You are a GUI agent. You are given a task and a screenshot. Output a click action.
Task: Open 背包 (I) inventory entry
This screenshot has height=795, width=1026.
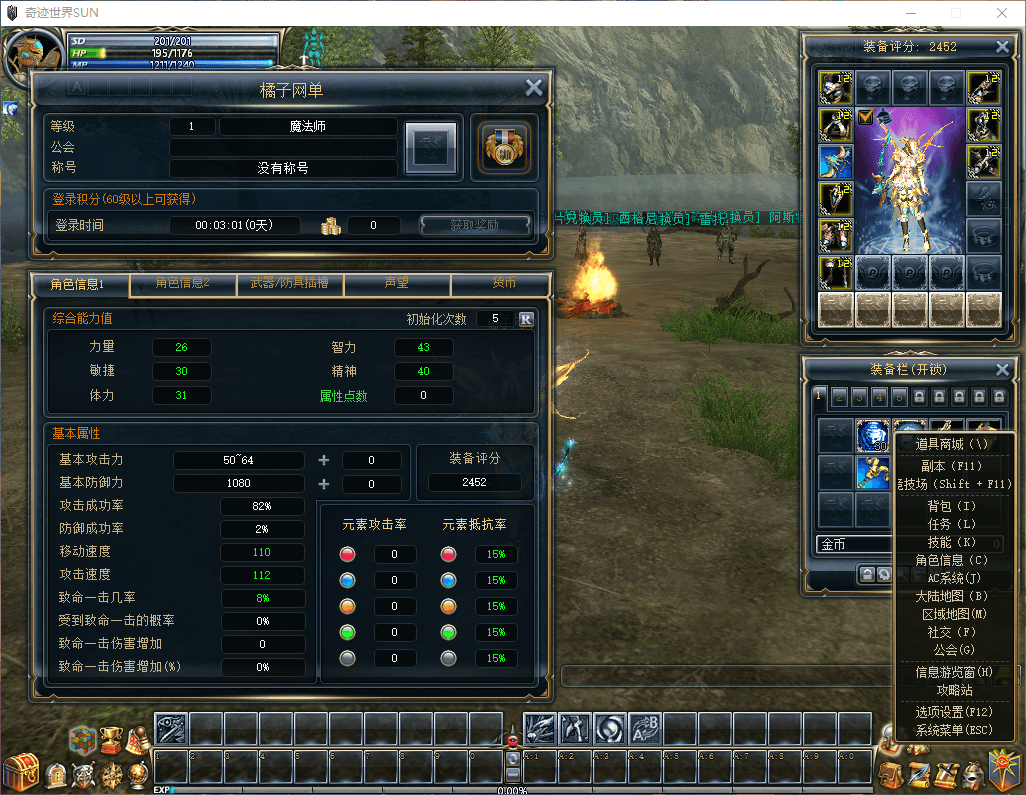pos(953,506)
